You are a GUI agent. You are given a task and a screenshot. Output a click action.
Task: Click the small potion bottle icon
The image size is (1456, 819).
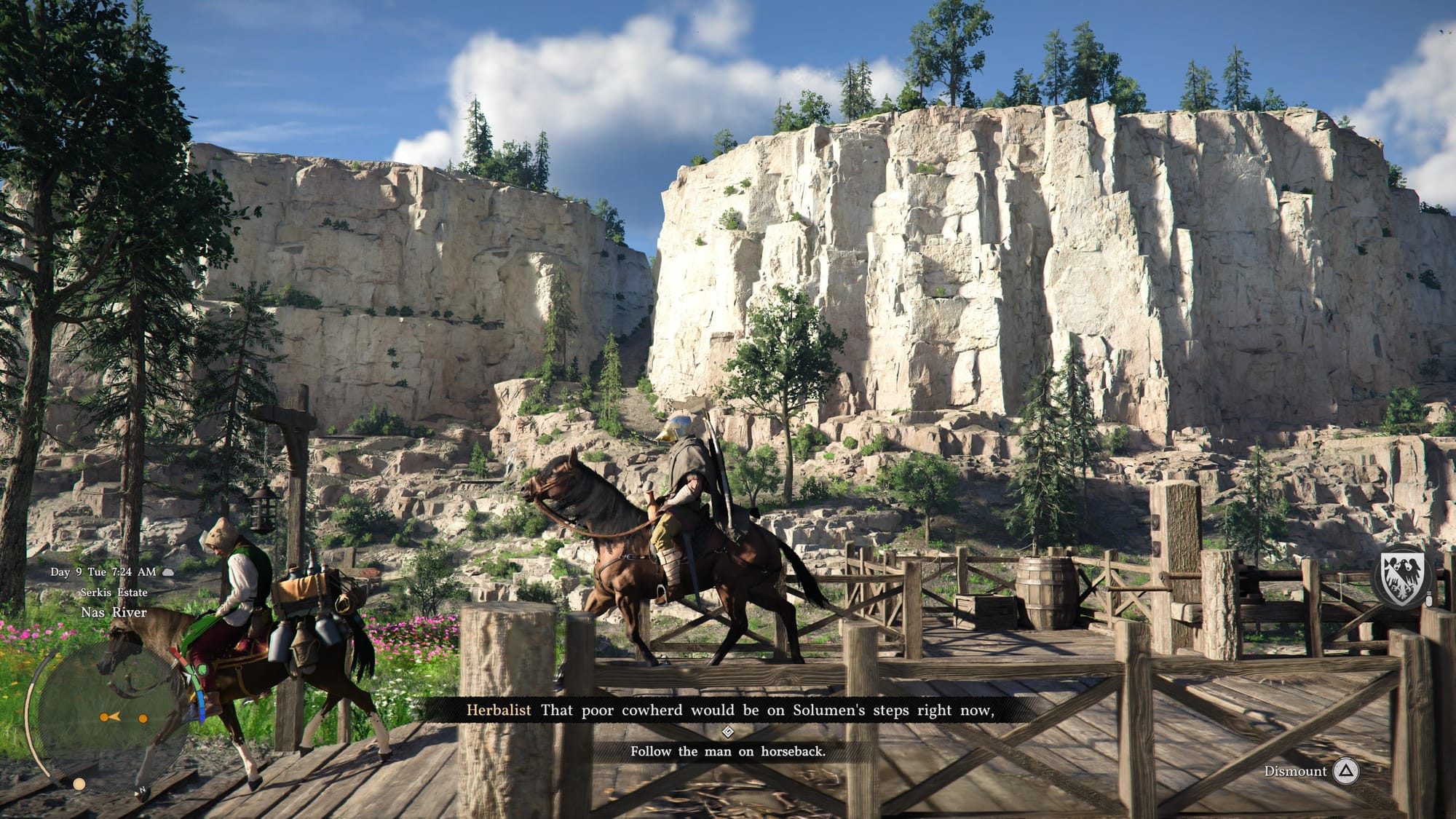coord(1428,601)
